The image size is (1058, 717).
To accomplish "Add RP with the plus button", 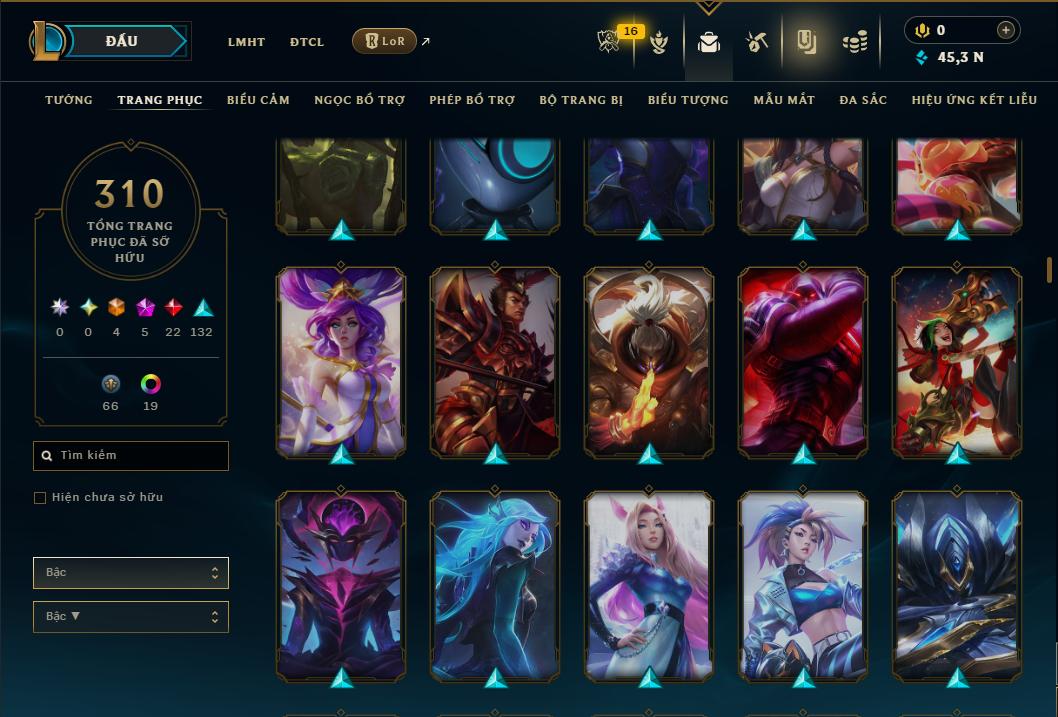I will [1006, 31].
